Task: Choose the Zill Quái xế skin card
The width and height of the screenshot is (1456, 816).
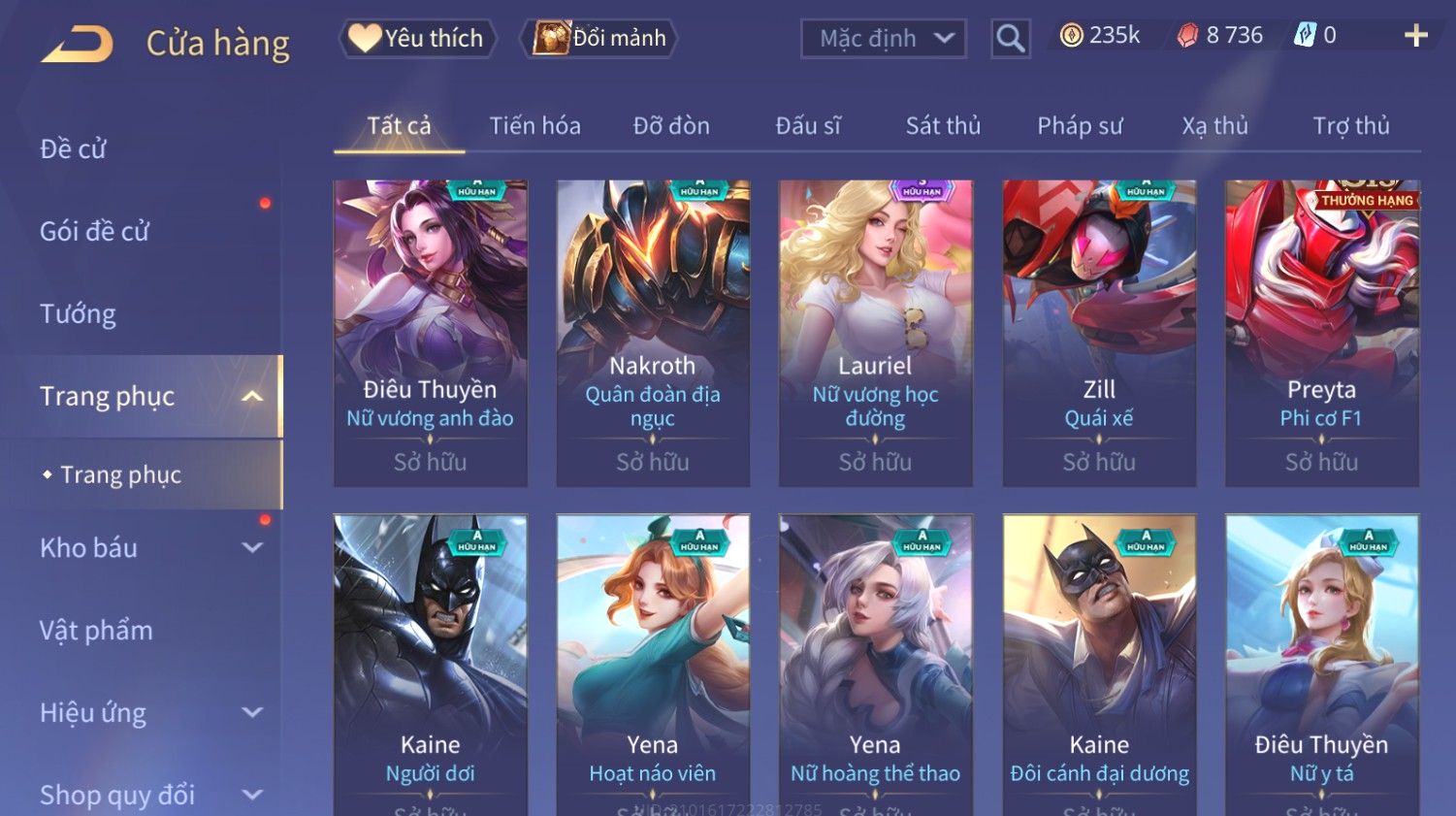Action: point(1099,332)
